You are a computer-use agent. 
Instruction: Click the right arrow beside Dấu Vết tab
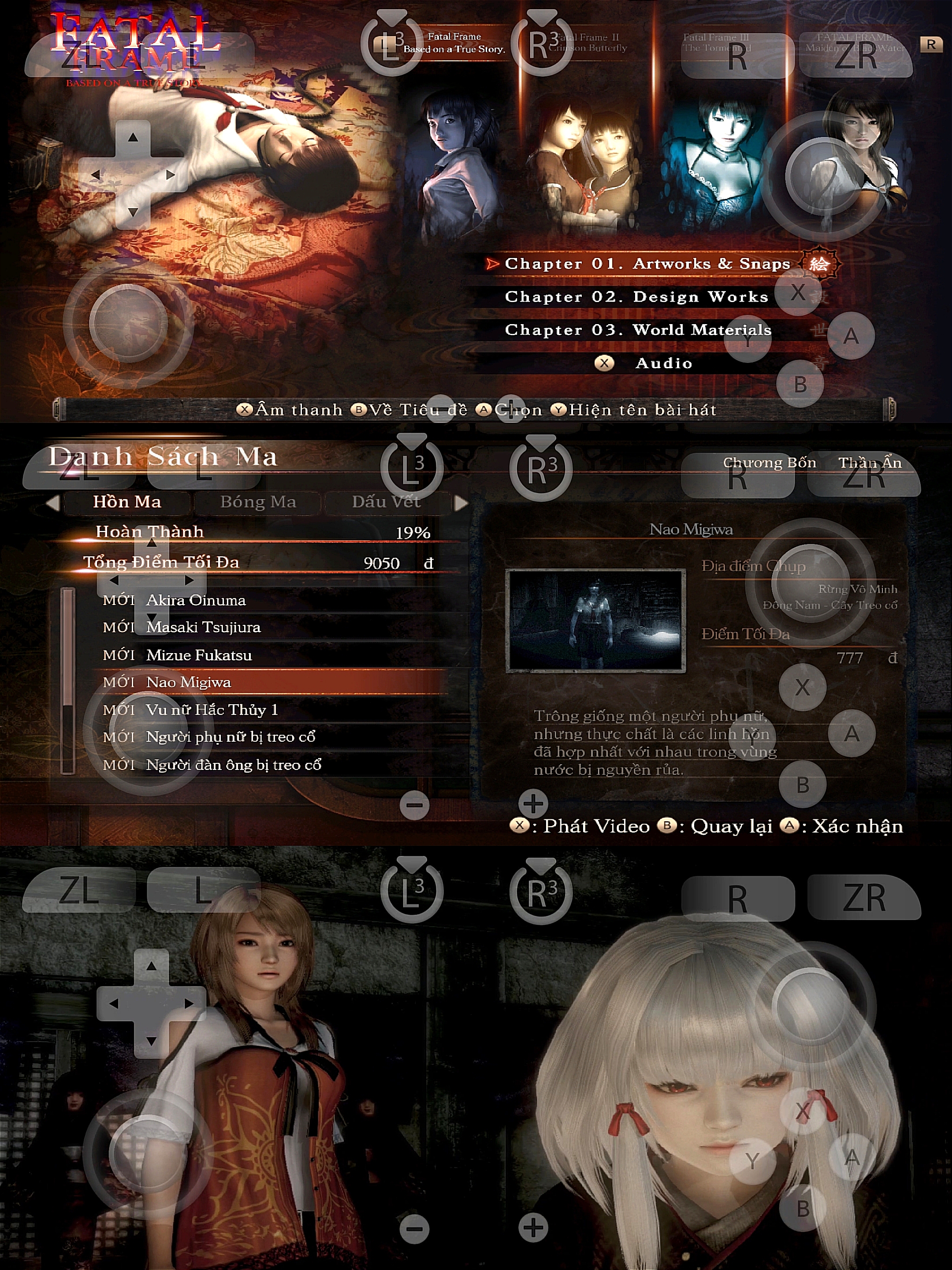pyautogui.click(x=460, y=503)
